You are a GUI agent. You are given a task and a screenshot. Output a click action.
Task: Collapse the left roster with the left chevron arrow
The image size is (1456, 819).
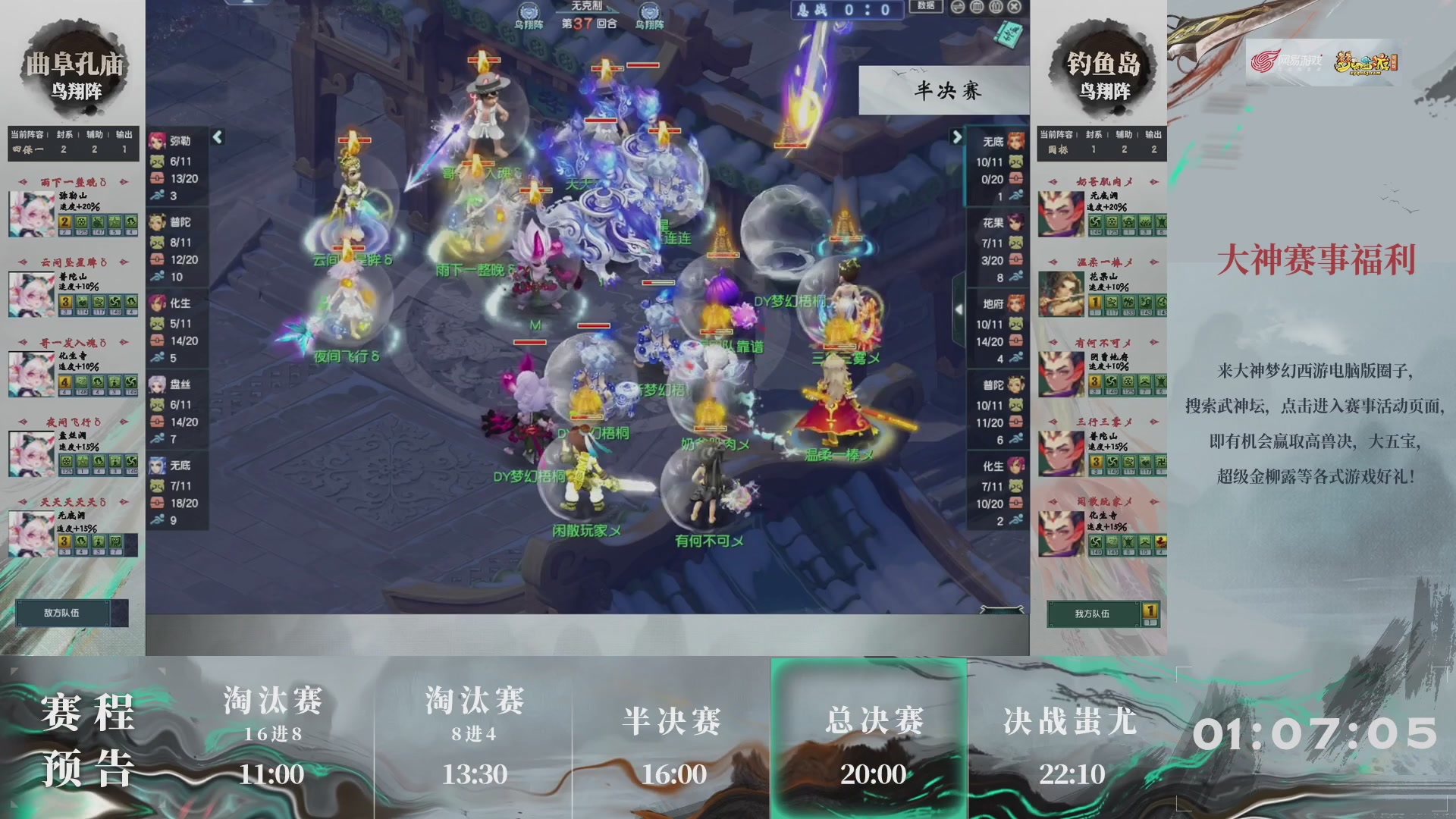[x=218, y=136]
